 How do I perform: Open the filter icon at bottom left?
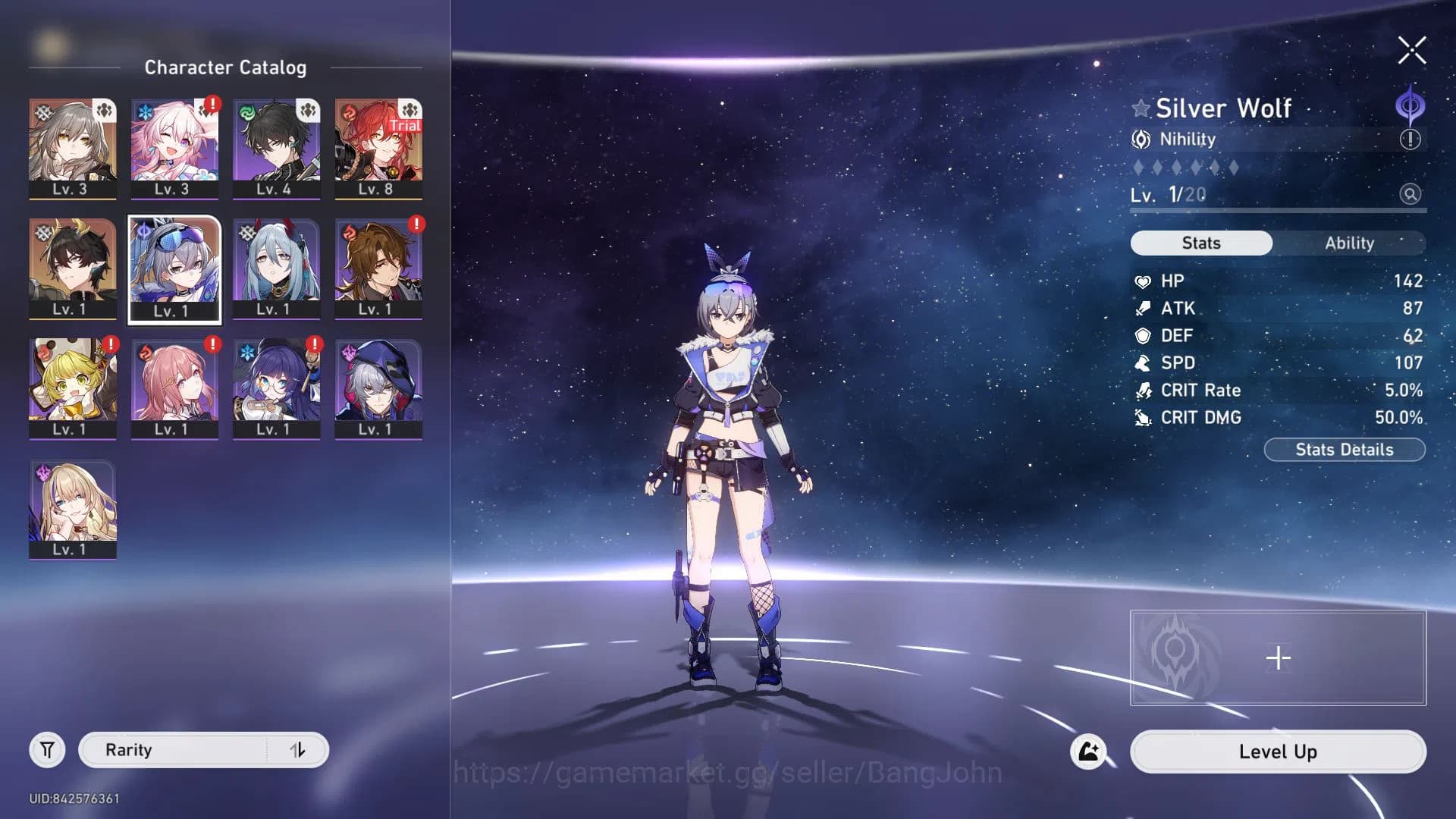pos(47,749)
